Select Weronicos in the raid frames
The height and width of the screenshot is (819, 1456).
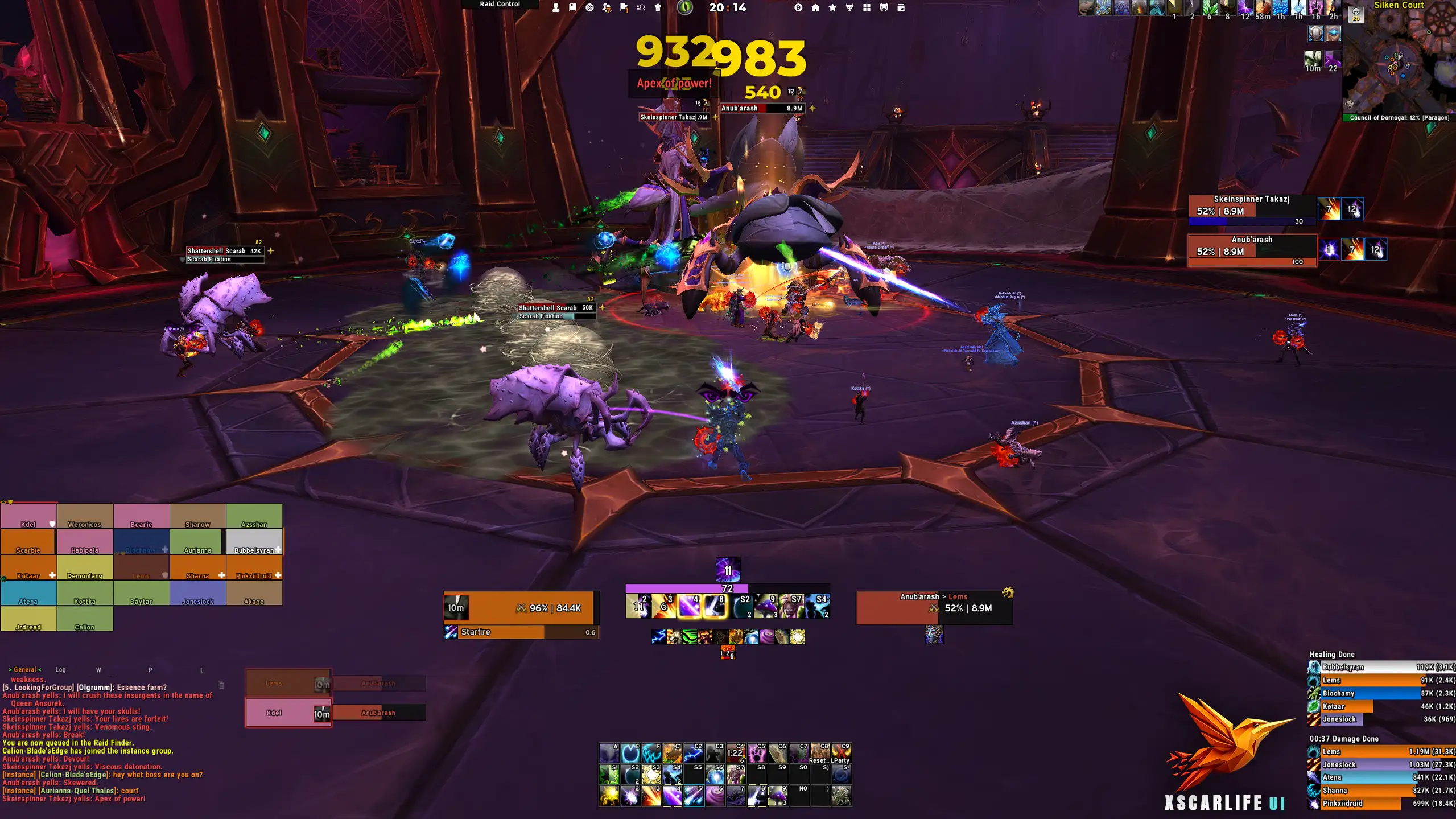[85, 516]
